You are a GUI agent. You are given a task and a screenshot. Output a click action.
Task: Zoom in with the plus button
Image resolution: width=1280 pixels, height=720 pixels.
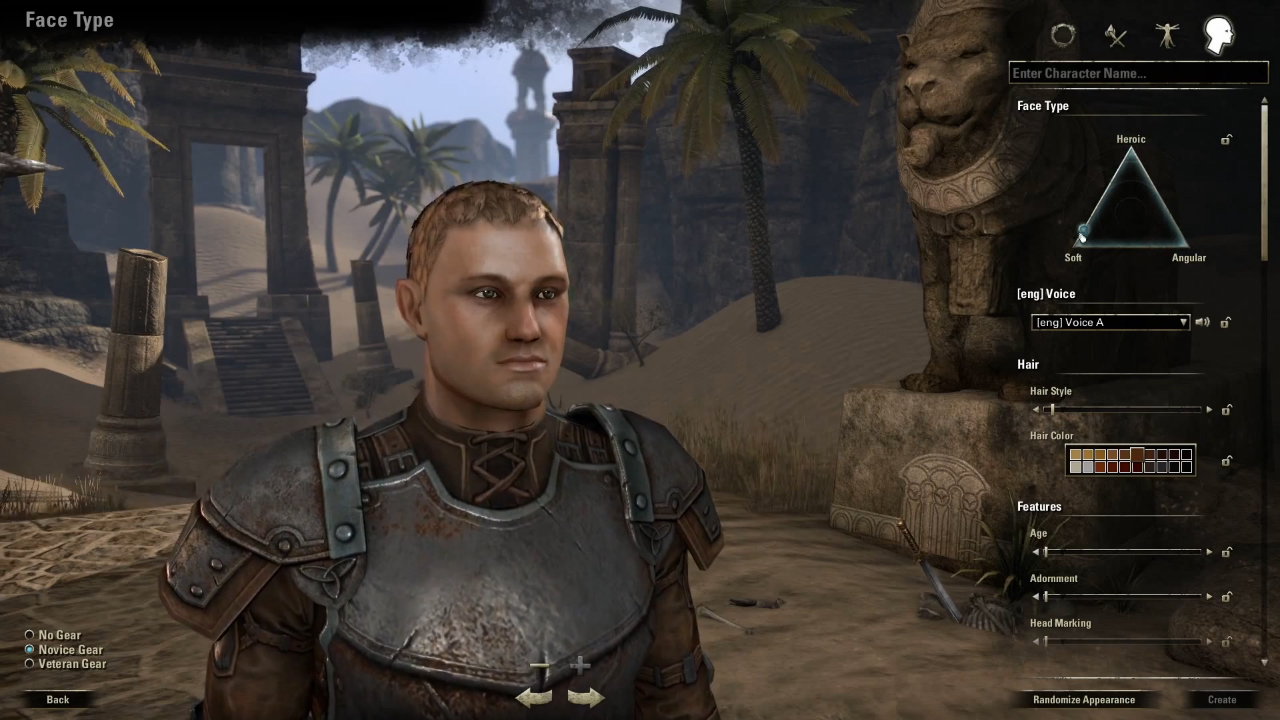pyautogui.click(x=580, y=665)
